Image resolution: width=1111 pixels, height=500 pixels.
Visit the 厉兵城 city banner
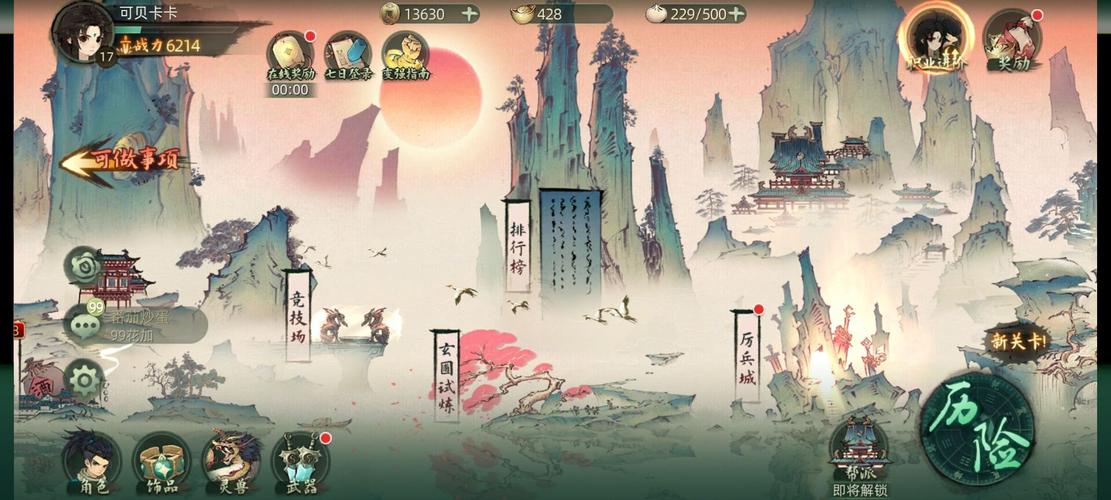pyautogui.click(x=746, y=357)
